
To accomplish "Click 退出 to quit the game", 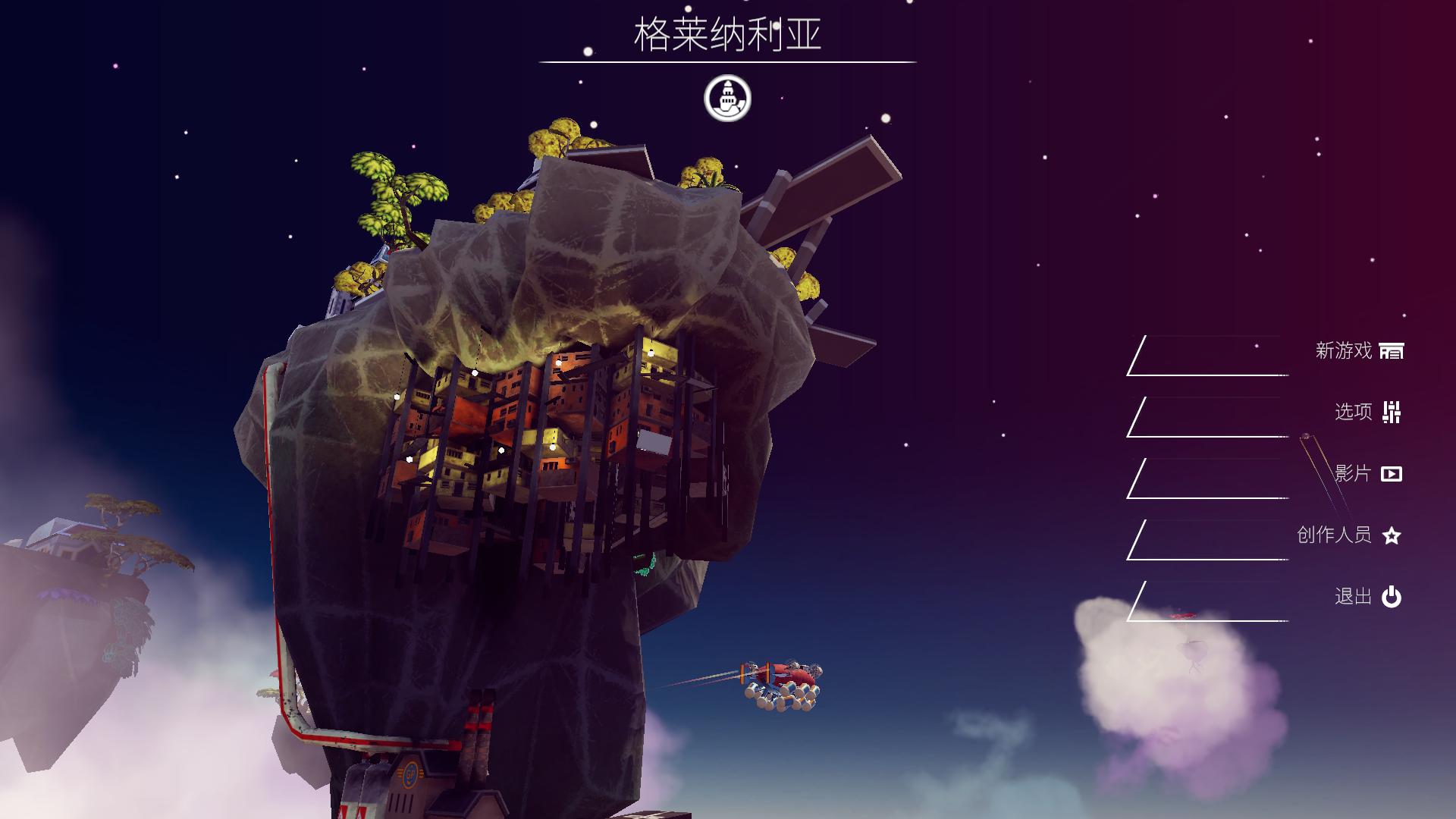I will (1353, 596).
